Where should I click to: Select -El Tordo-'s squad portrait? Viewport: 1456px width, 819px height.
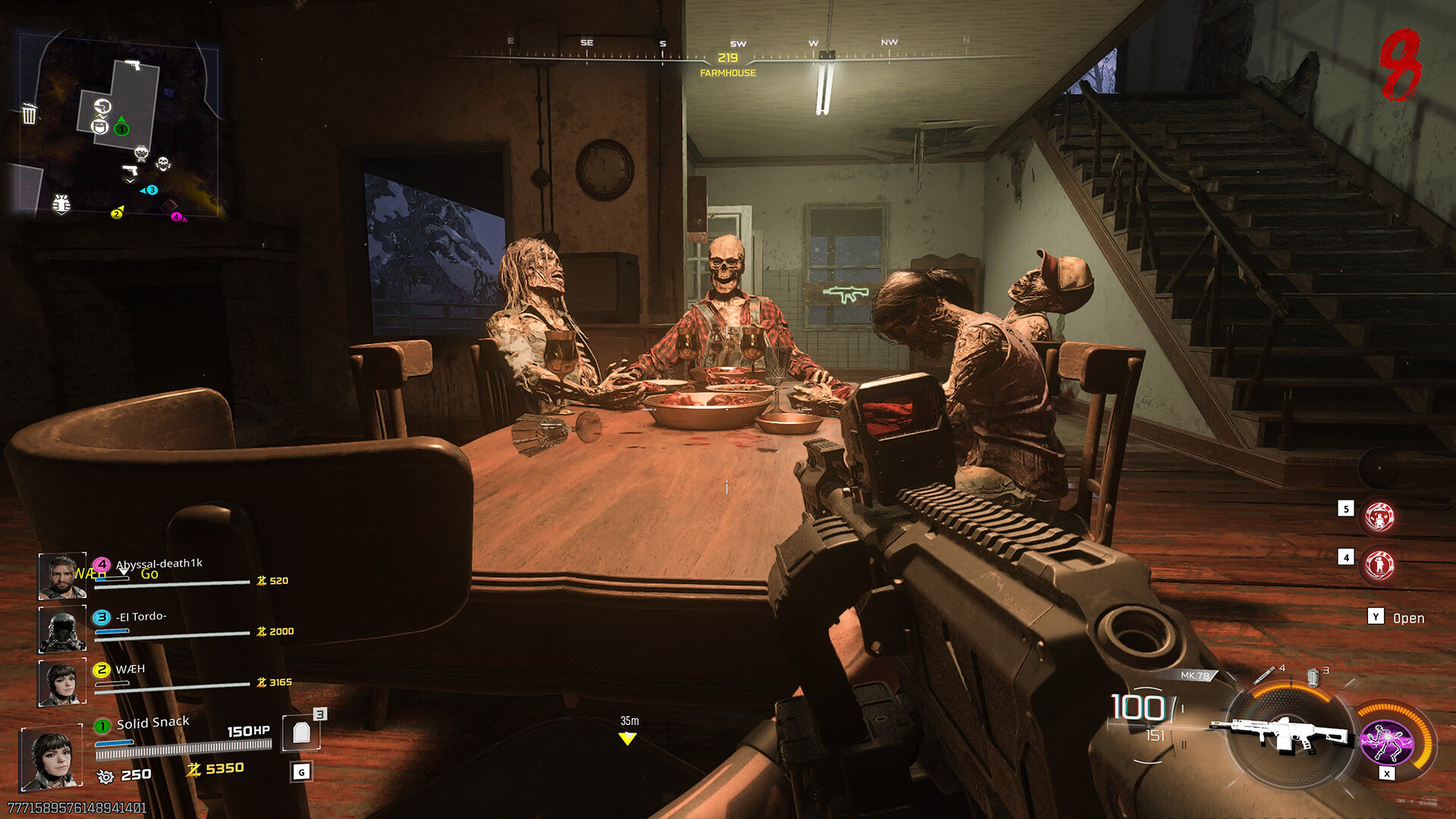pyautogui.click(x=61, y=629)
